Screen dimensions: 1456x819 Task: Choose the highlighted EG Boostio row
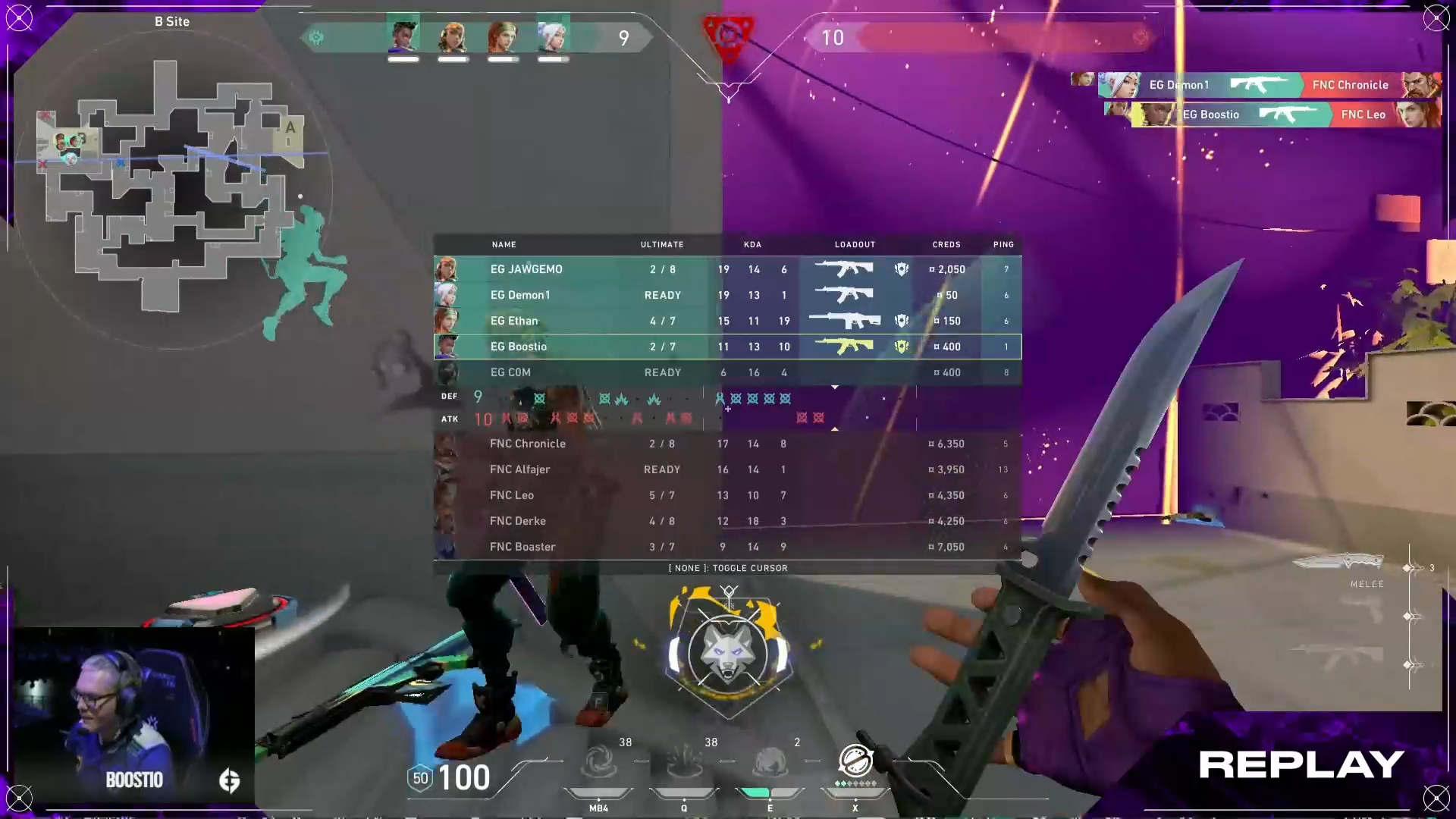[x=726, y=347]
